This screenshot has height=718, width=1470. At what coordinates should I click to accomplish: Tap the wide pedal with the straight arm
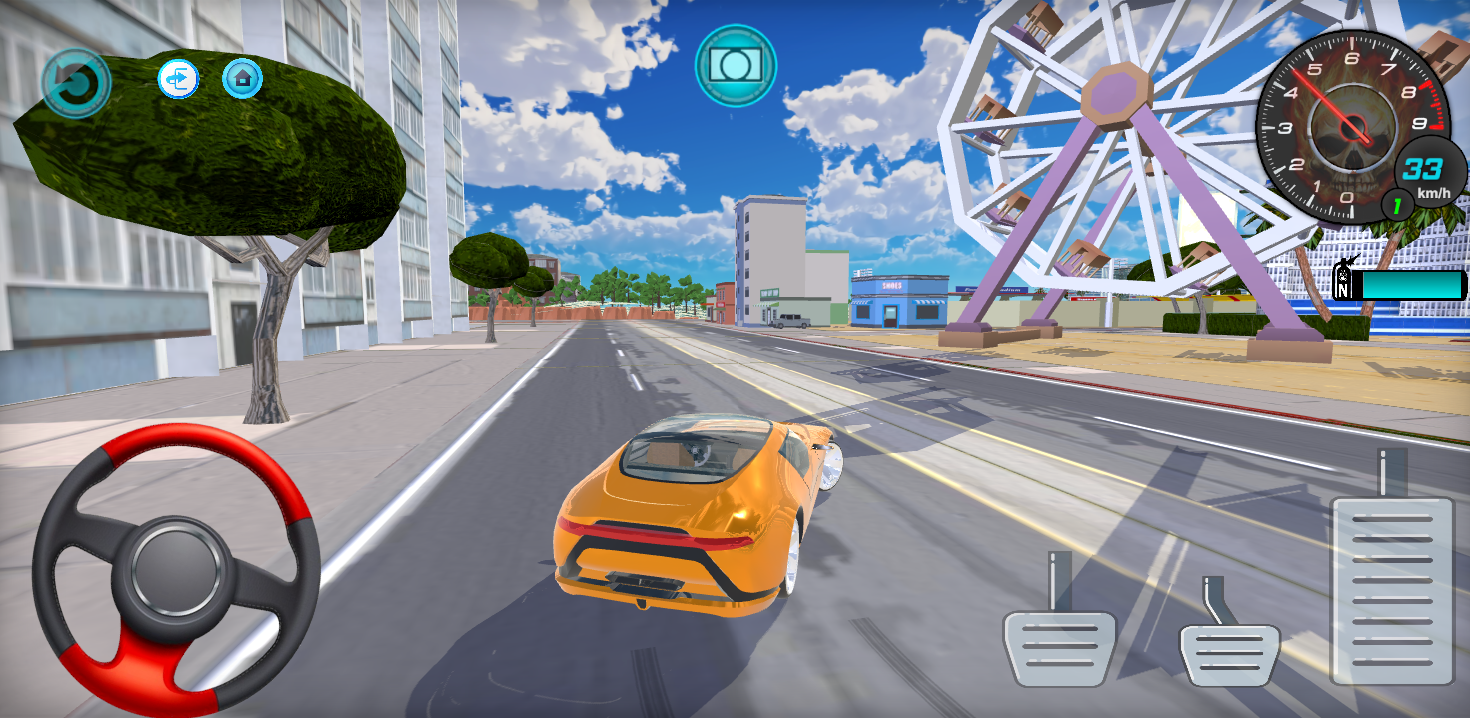[1059, 645]
